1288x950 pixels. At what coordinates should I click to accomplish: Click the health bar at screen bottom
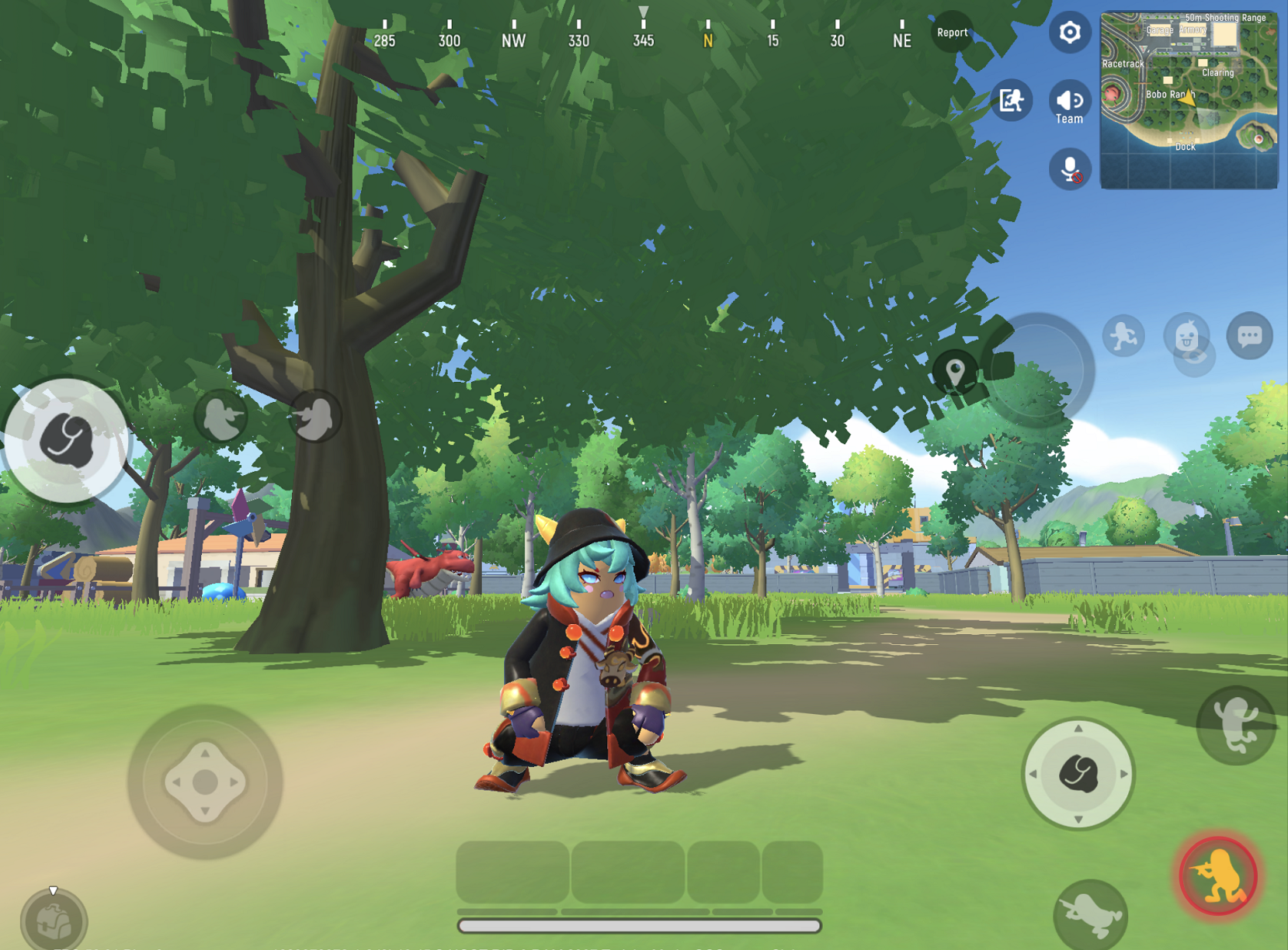tap(639, 924)
